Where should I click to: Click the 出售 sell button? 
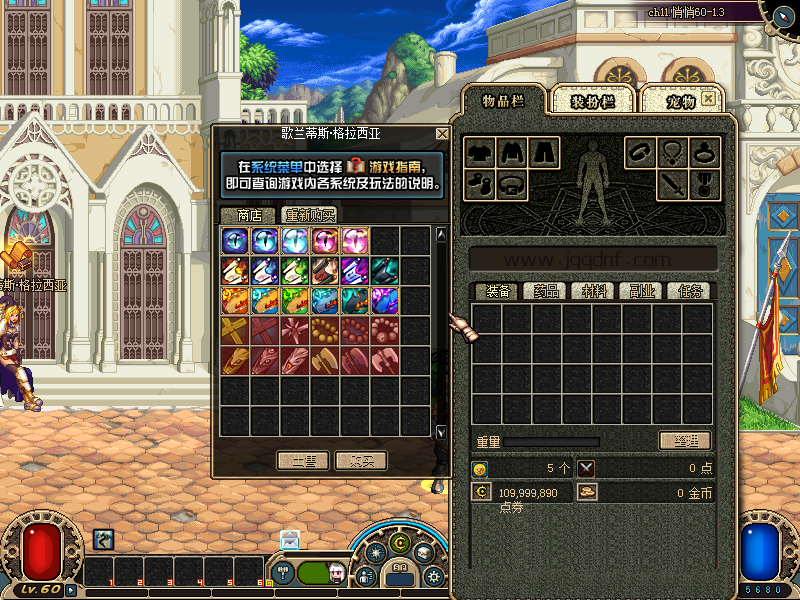coord(303,461)
